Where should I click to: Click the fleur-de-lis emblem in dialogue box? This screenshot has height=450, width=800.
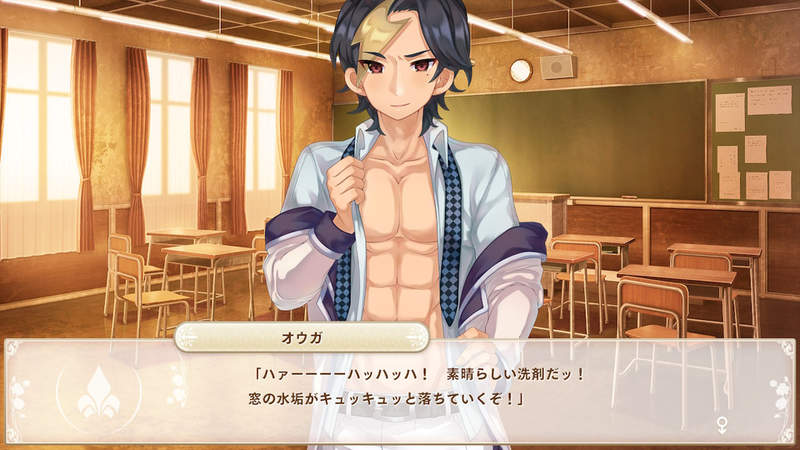click(97, 391)
